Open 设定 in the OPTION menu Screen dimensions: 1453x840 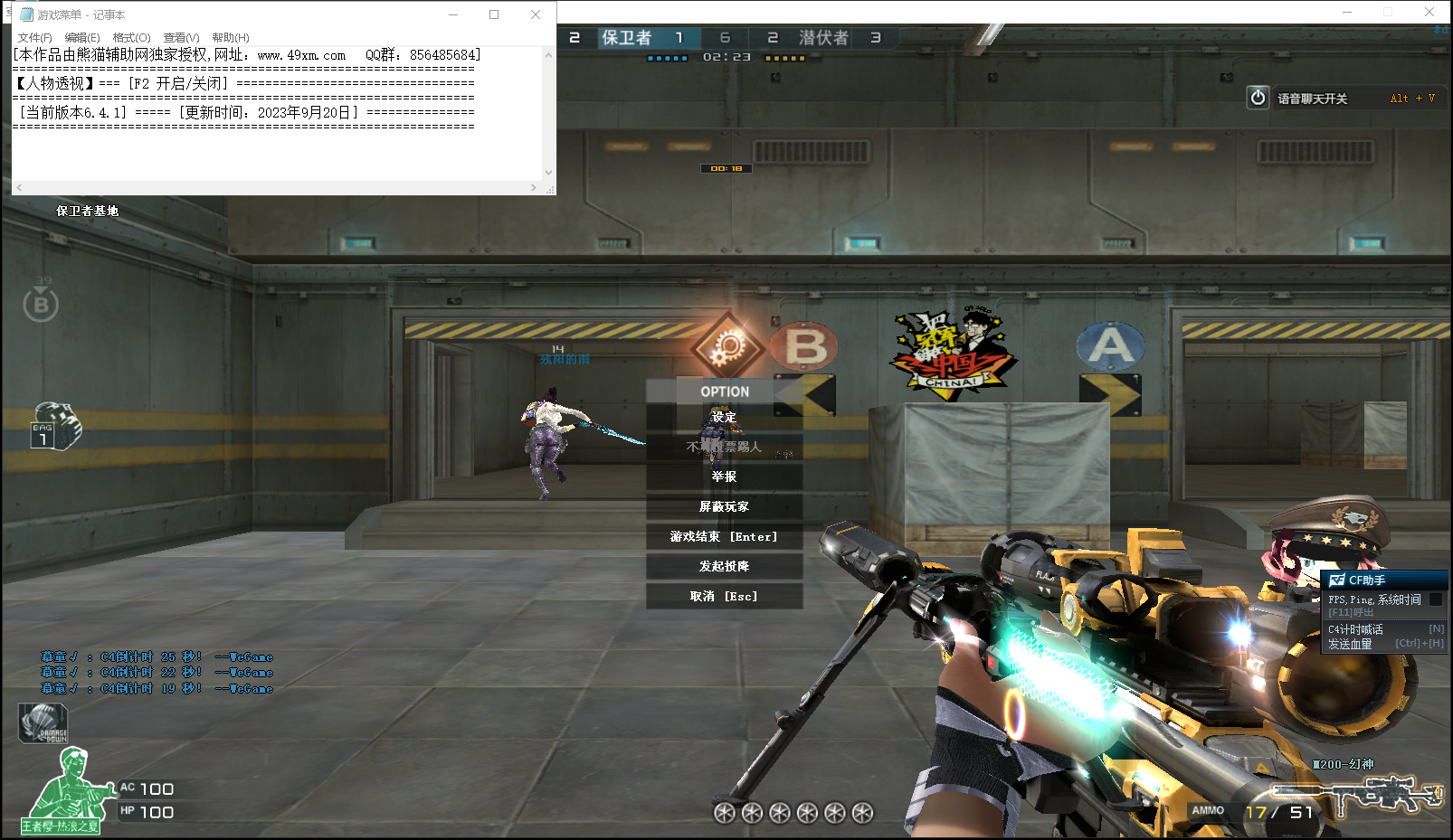coord(724,417)
